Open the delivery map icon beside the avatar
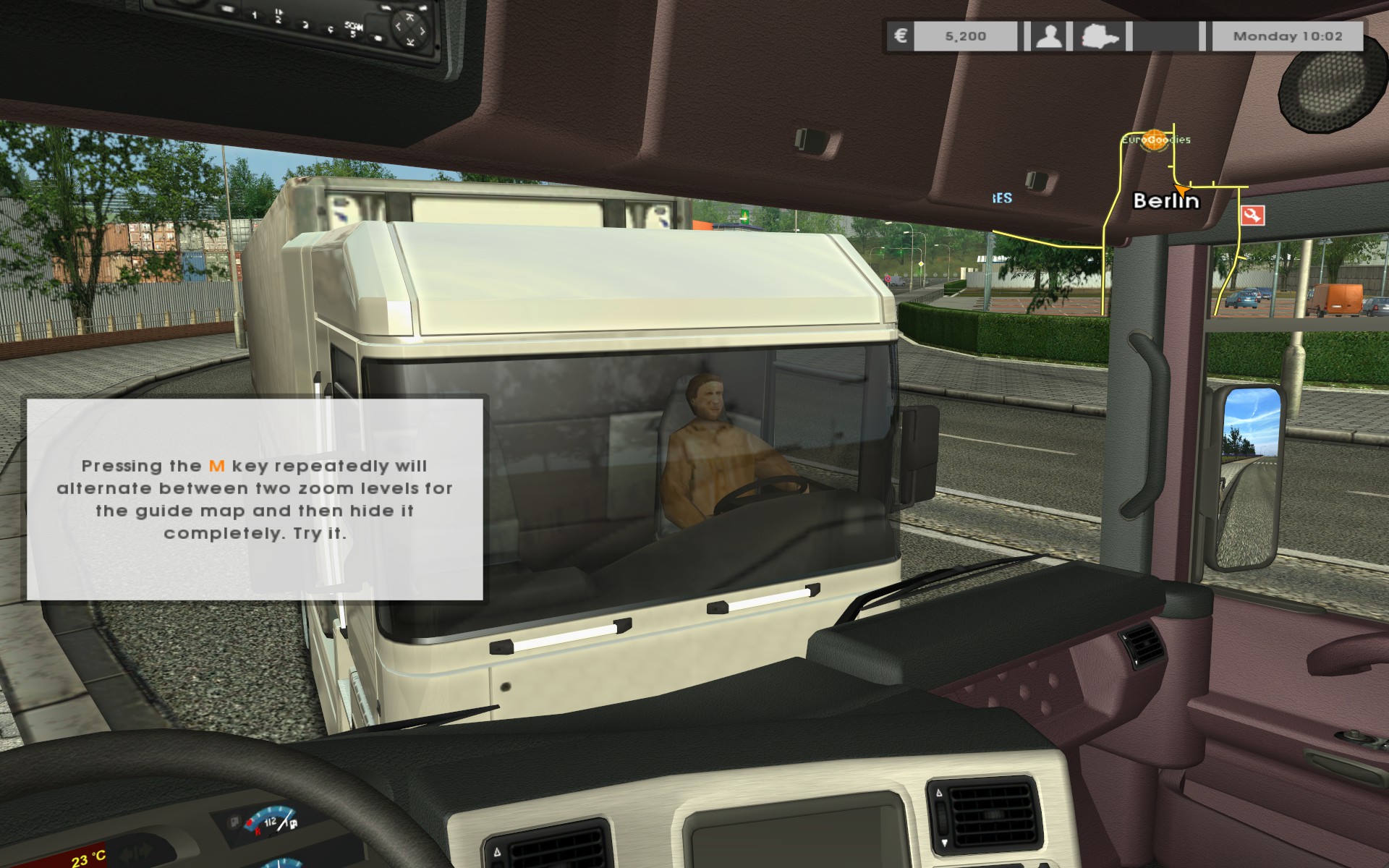 (1100, 35)
